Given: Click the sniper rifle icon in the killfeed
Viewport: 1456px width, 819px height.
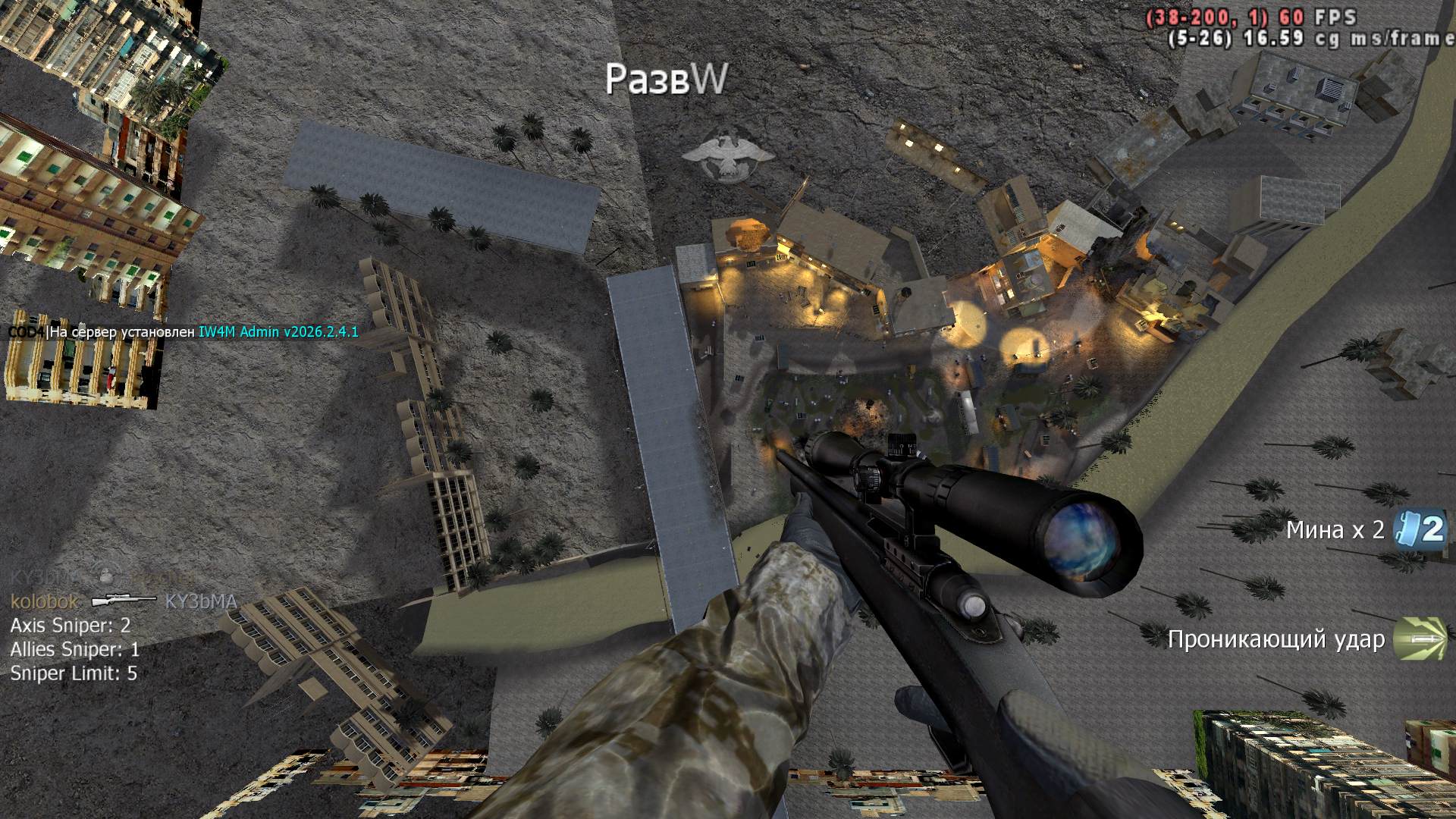Looking at the screenshot, I should (x=123, y=601).
